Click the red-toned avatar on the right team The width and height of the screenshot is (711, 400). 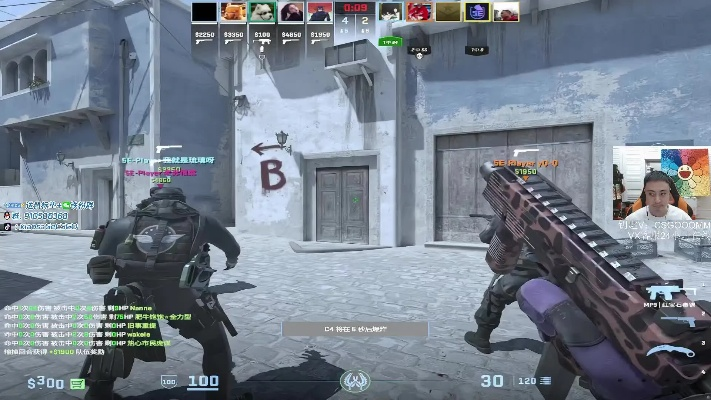click(419, 12)
